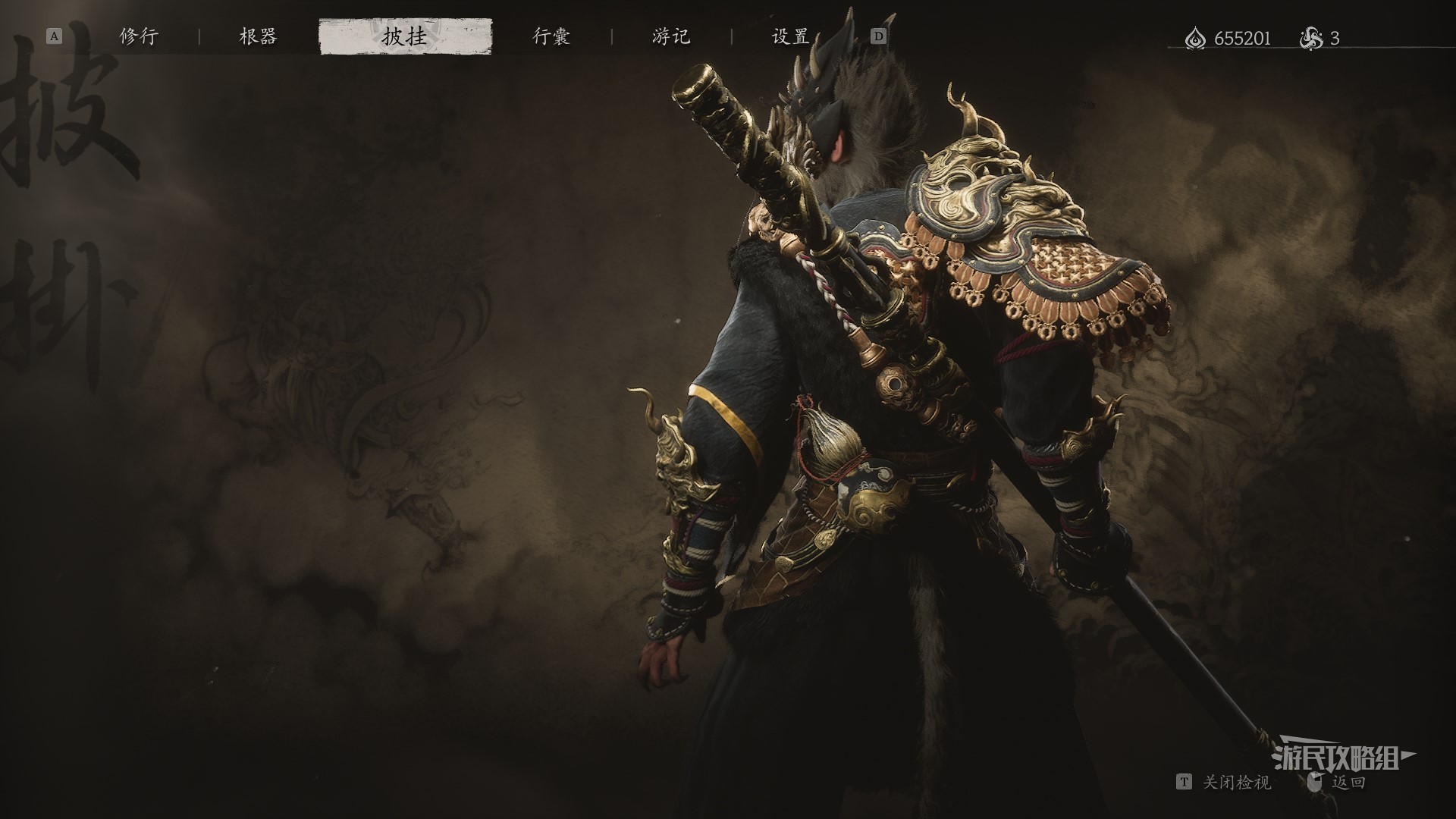Go to the 行囊 inventory tab

click(x=551, y=36)
